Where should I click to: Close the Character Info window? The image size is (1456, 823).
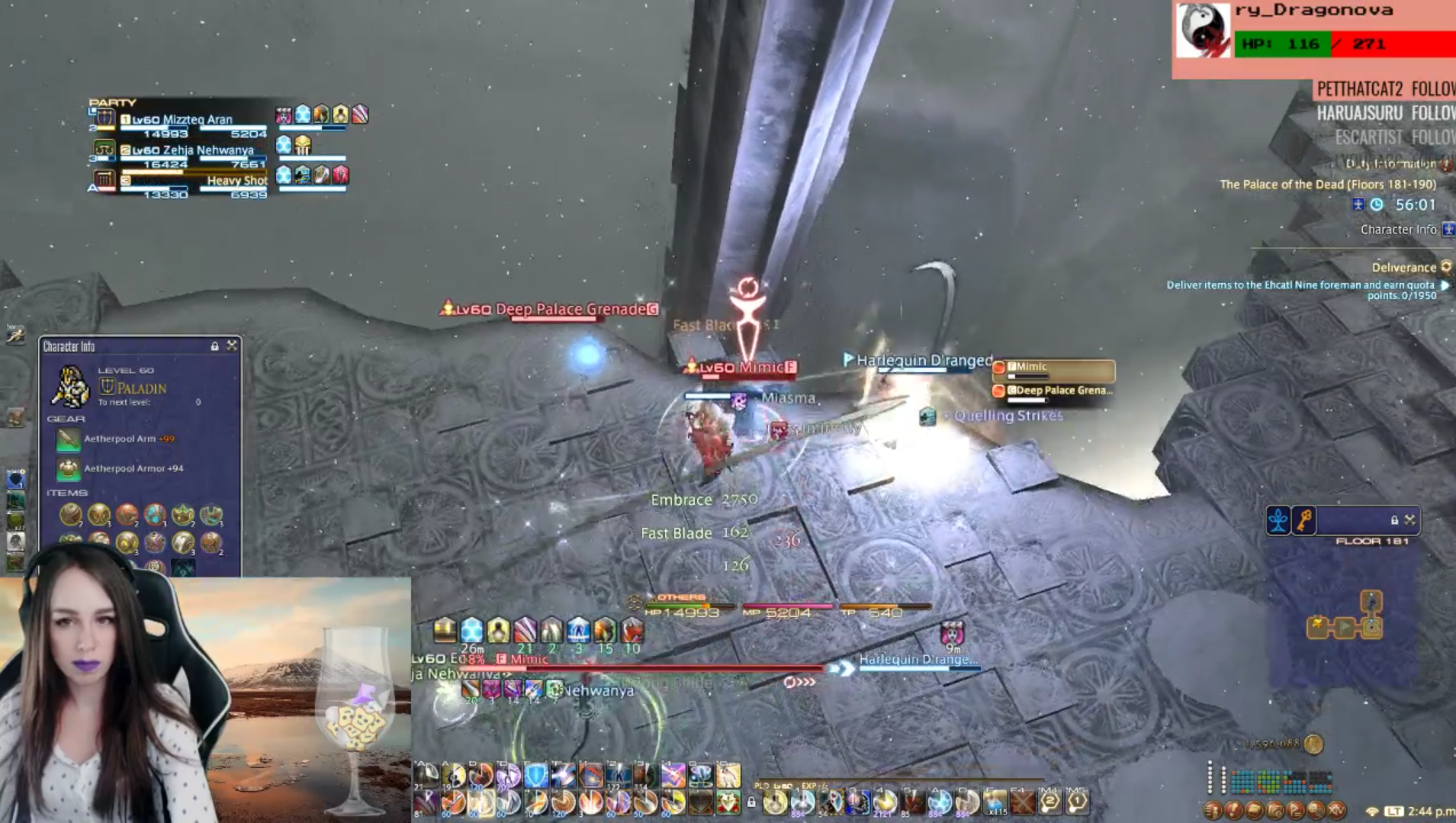232,346
